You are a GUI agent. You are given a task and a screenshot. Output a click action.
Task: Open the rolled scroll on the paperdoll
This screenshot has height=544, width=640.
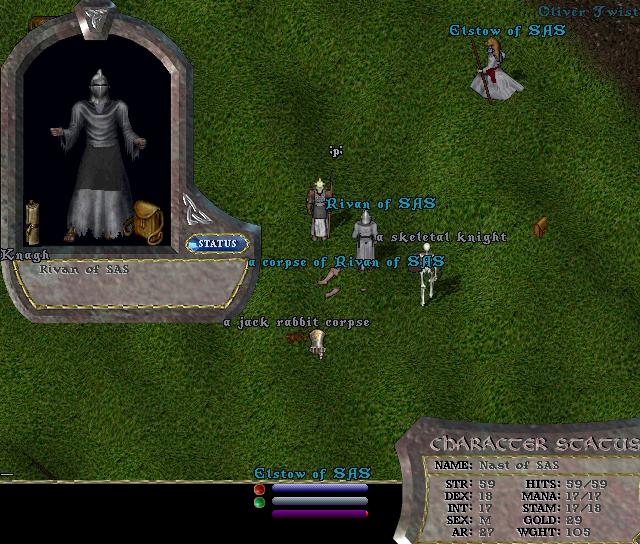tap(33, 219)
